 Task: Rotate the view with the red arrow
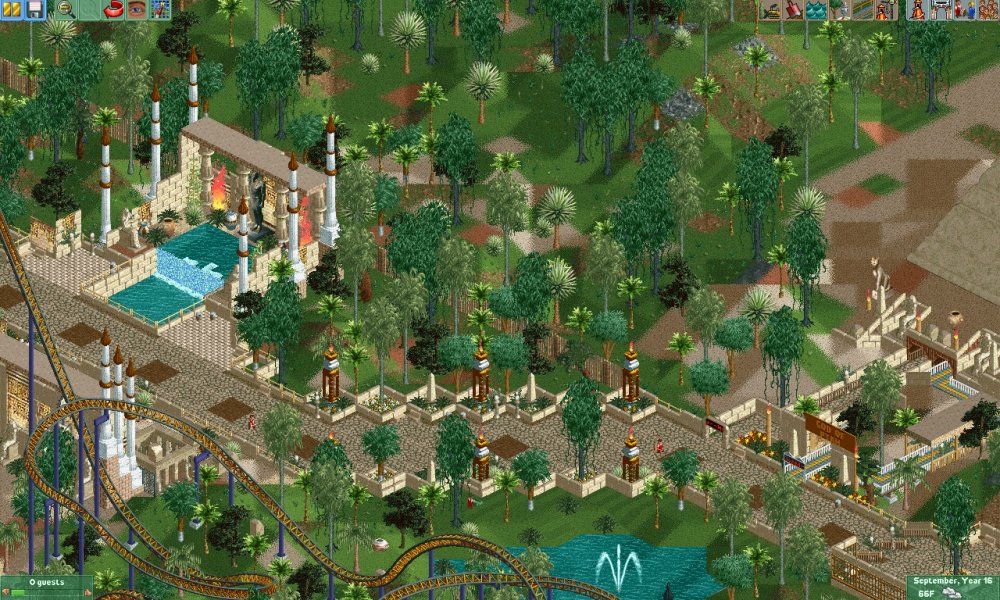[x=113, y=10]
